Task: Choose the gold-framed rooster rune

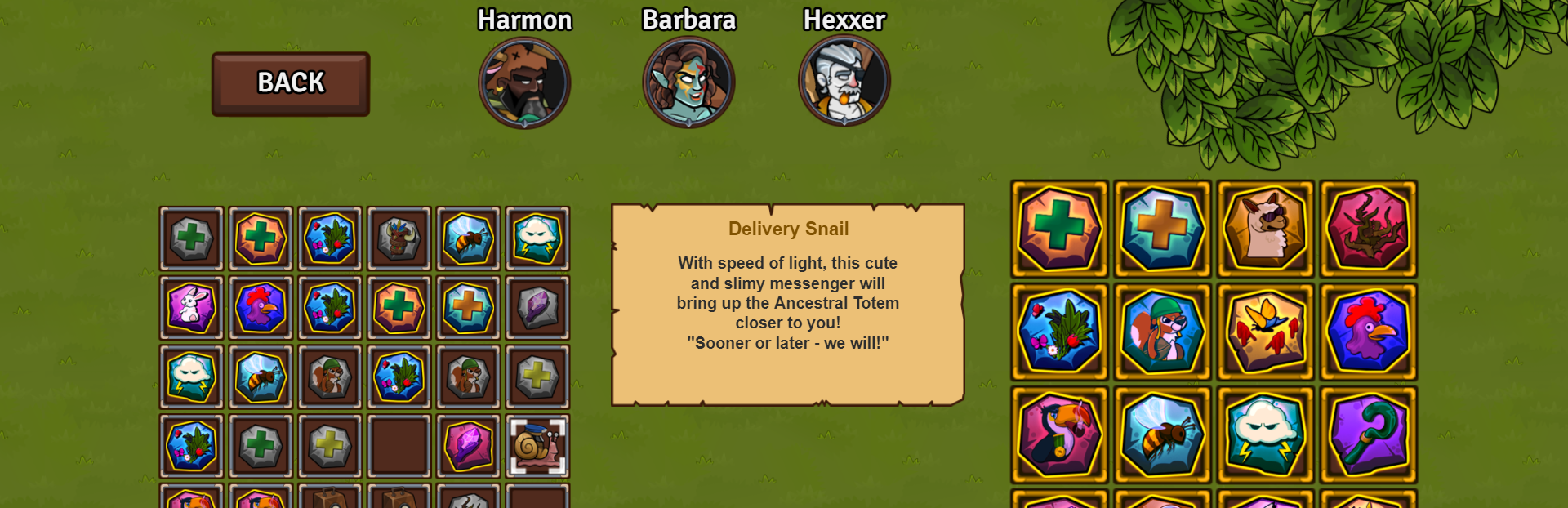Action: 1368,332
